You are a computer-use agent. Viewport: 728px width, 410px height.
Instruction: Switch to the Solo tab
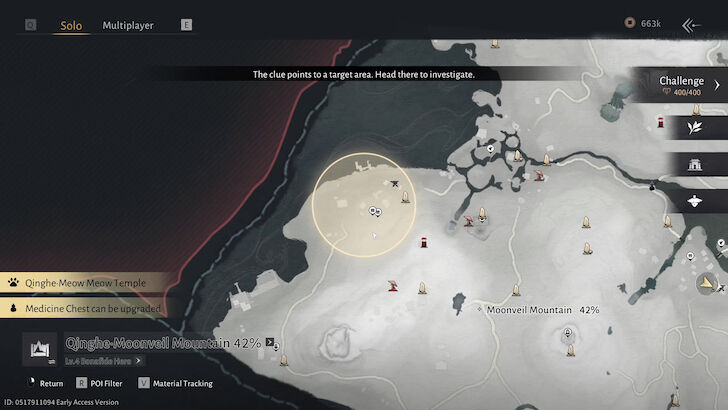coord(71,25)
